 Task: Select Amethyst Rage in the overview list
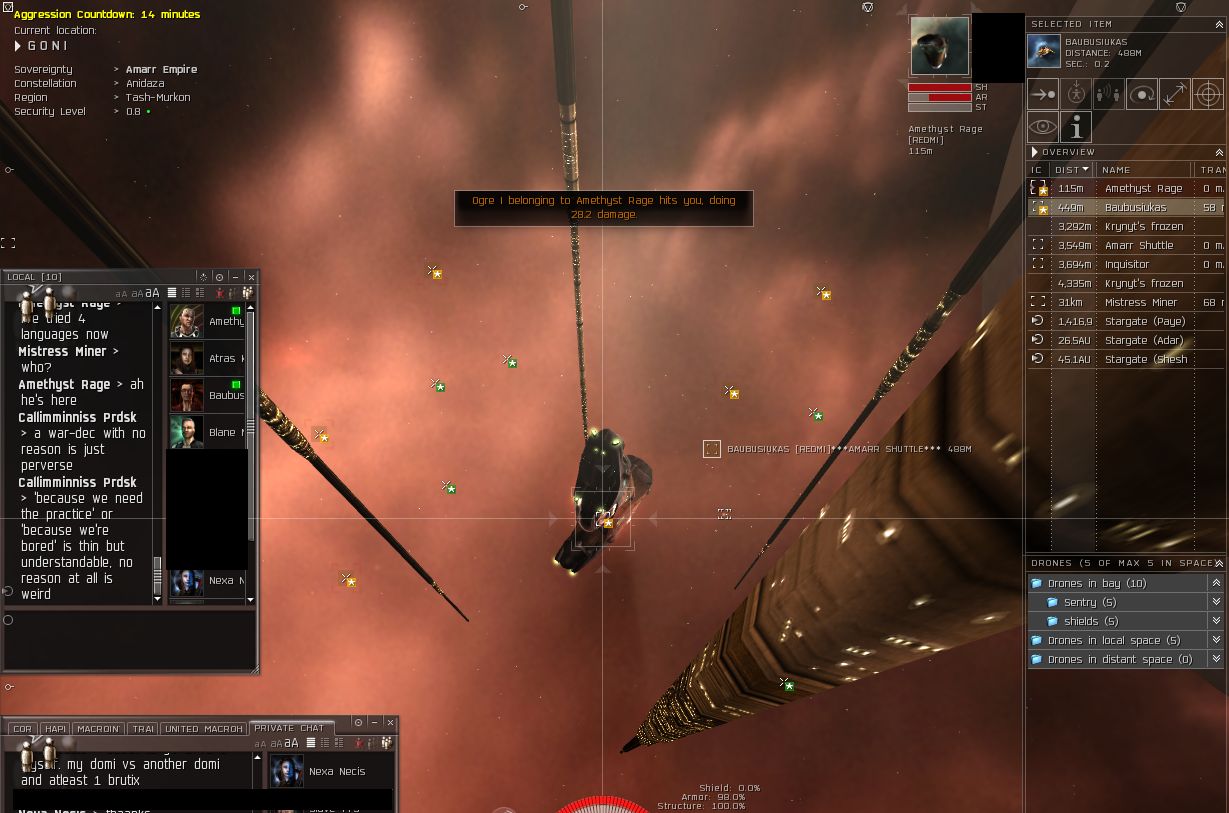(1143, 189)
